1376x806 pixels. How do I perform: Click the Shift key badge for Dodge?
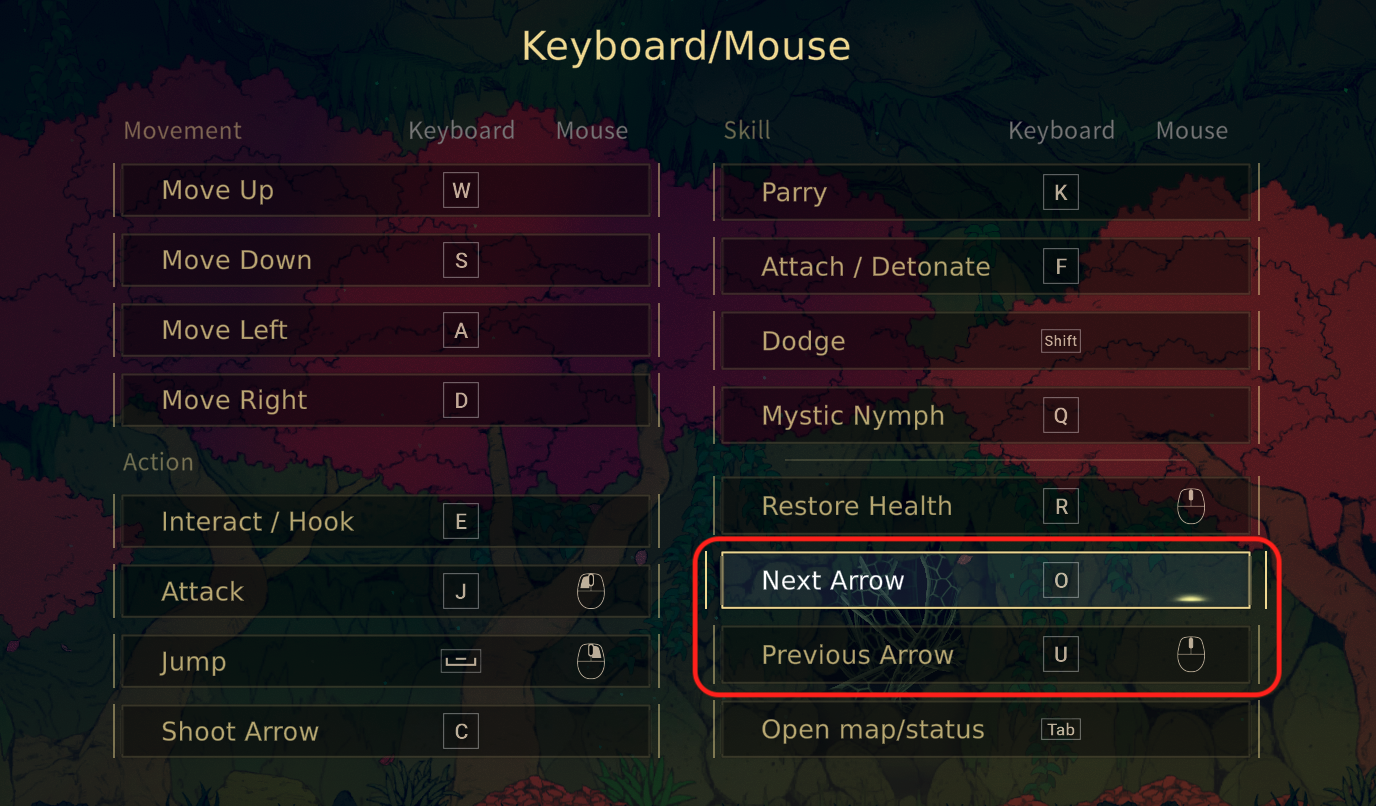[x=1060, y=340]
